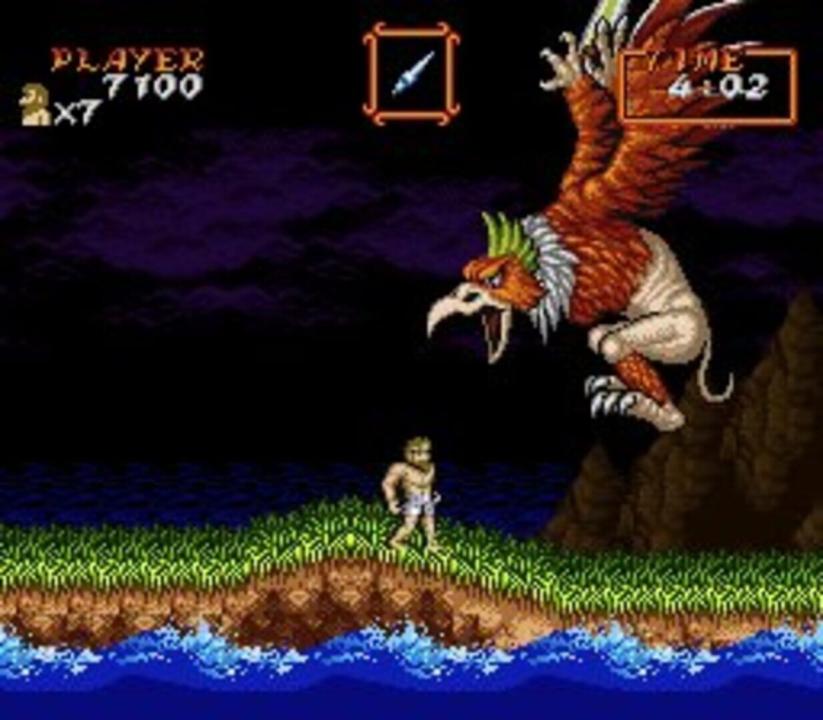Click Arthur's head lives icon
The width and height of the screenshot is (823, 720).
(x=35, y=105)
